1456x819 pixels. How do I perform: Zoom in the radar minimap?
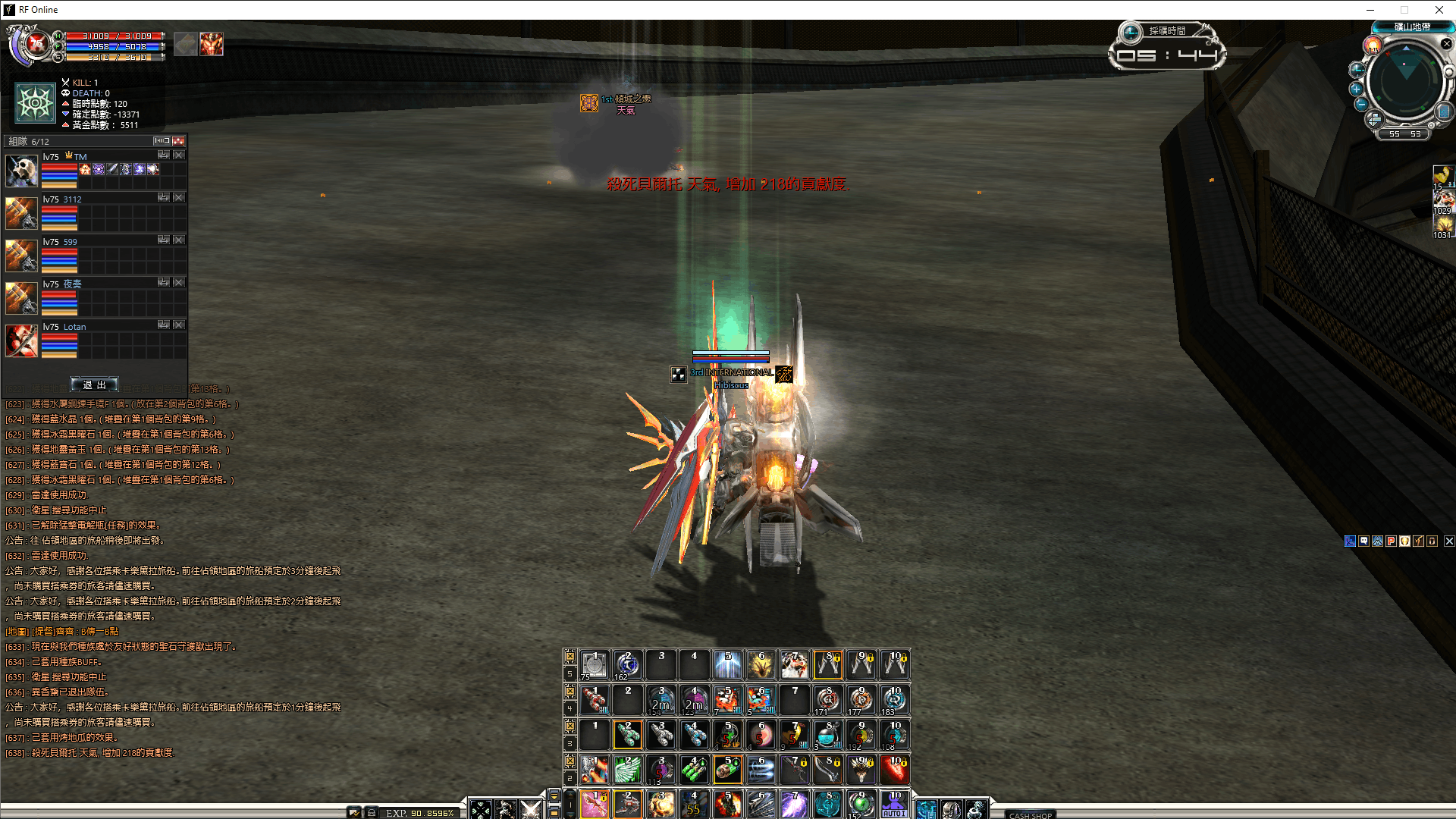[x=1357, y=89]
